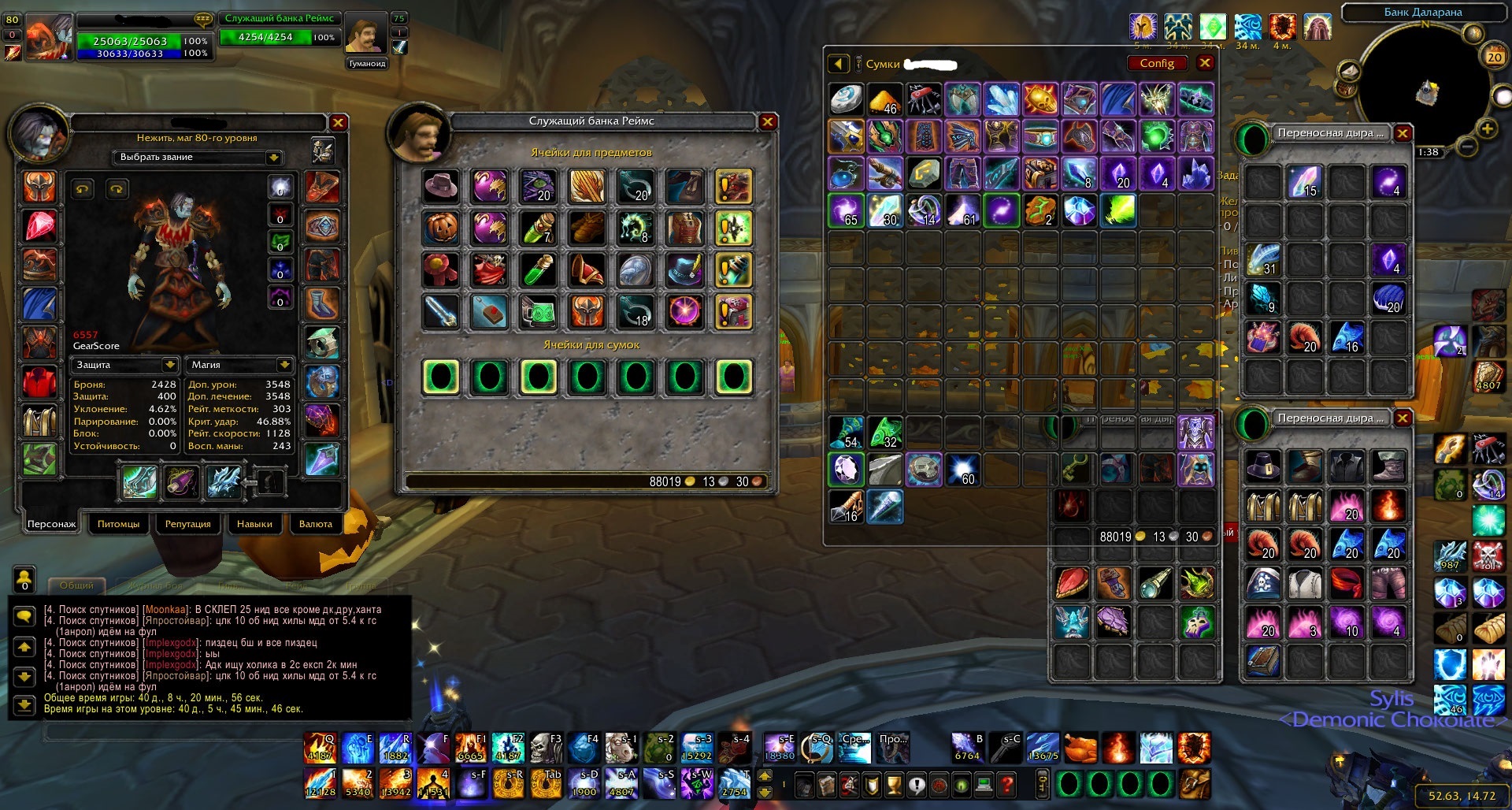This screenshot has width=1512, height=810.
Task: Switch to the Питомцы tab
Action: click(118, 524)
